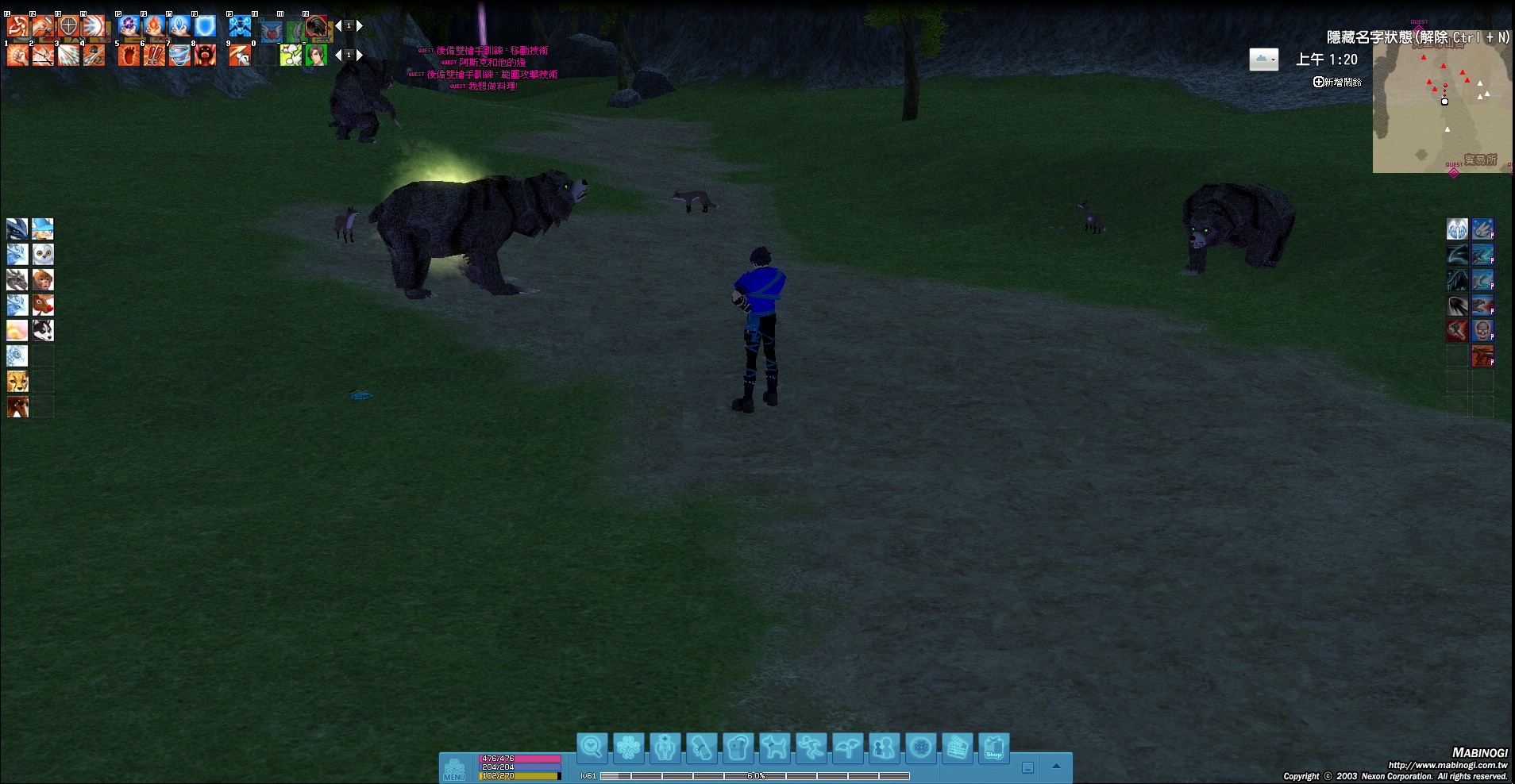1515x784 pixels.
Task: Expand the bottom bar with the up arrow
Action: click(x=1056, y=767)
